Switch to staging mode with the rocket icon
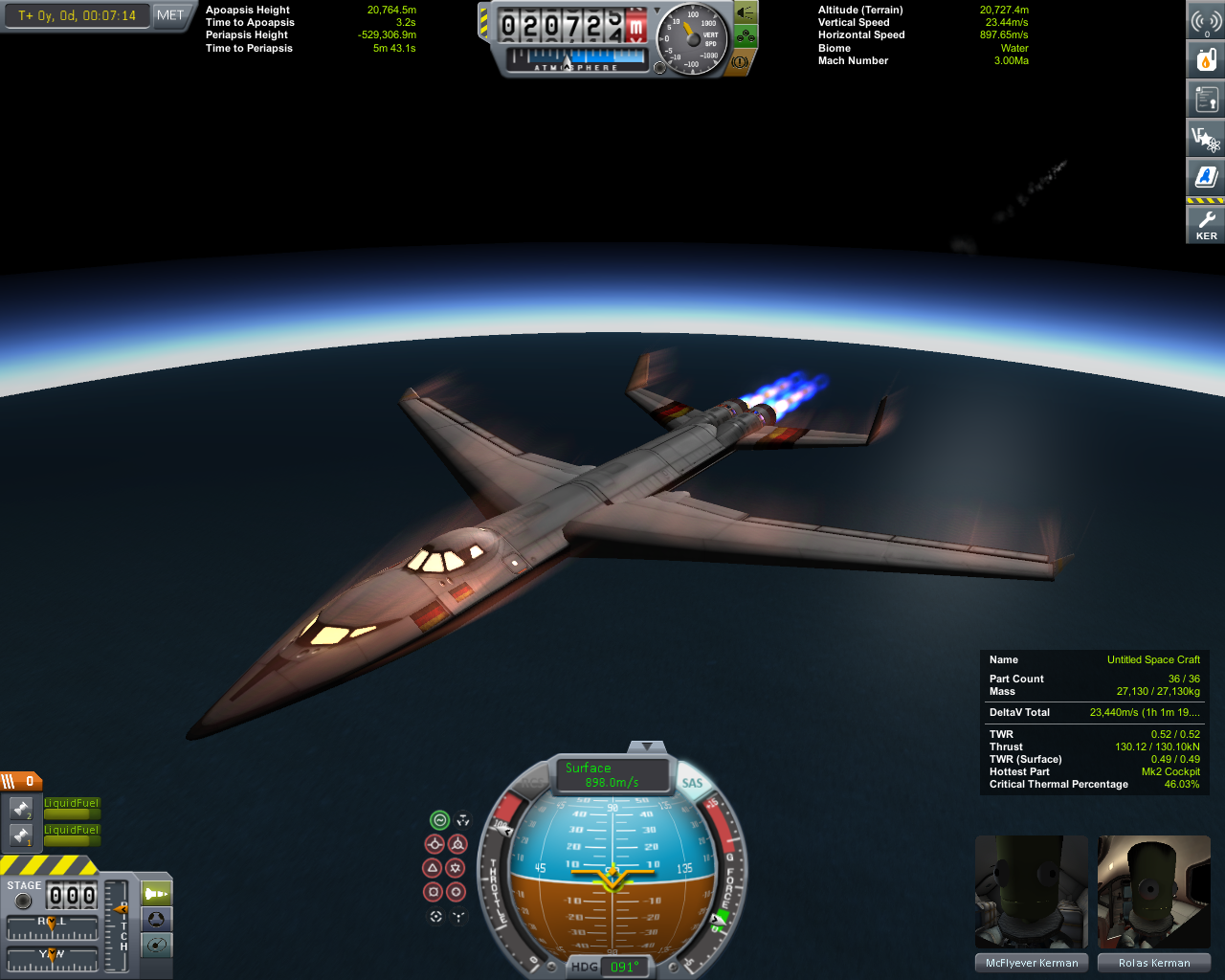 [x=156, y=894]
